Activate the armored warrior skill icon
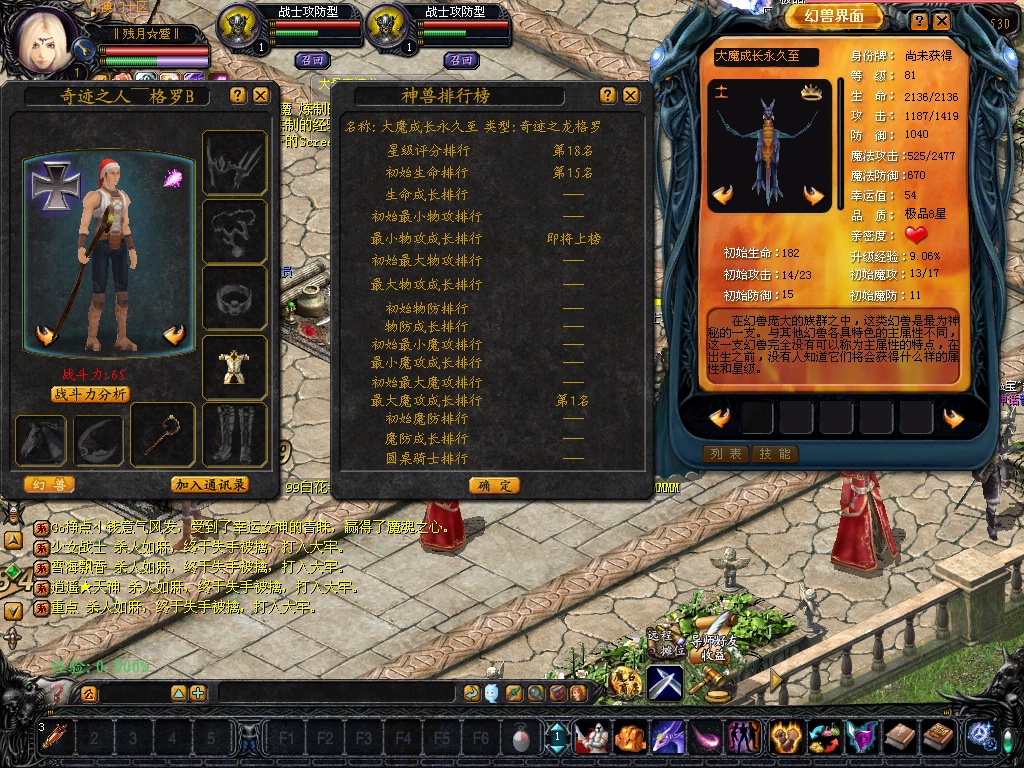This screenshot has height=768, width=1024. point(592,738)
